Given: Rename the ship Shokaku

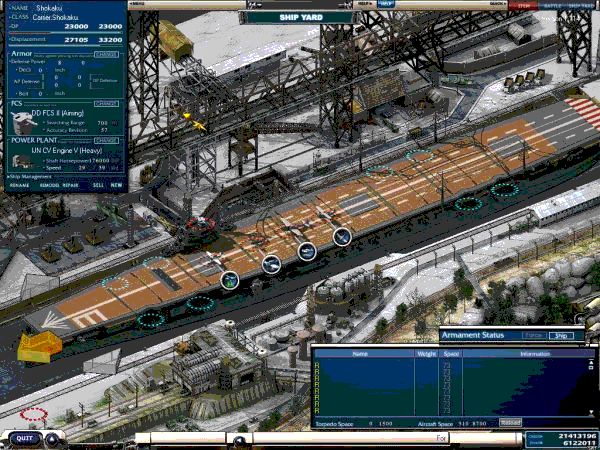Looking at the screenshot, I should 19,185.
